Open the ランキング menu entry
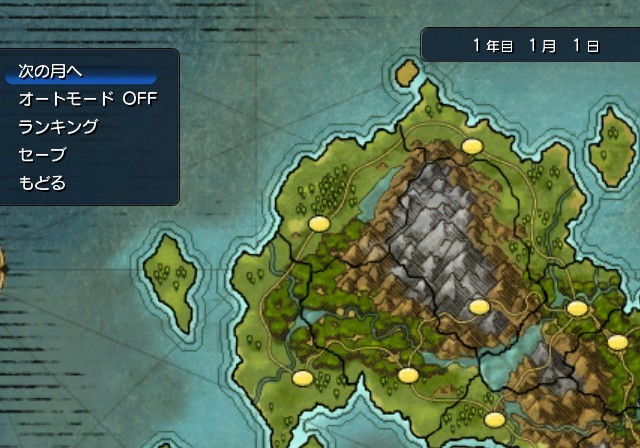The width and height of the screenshot is (640, 448). click(58, 127)
